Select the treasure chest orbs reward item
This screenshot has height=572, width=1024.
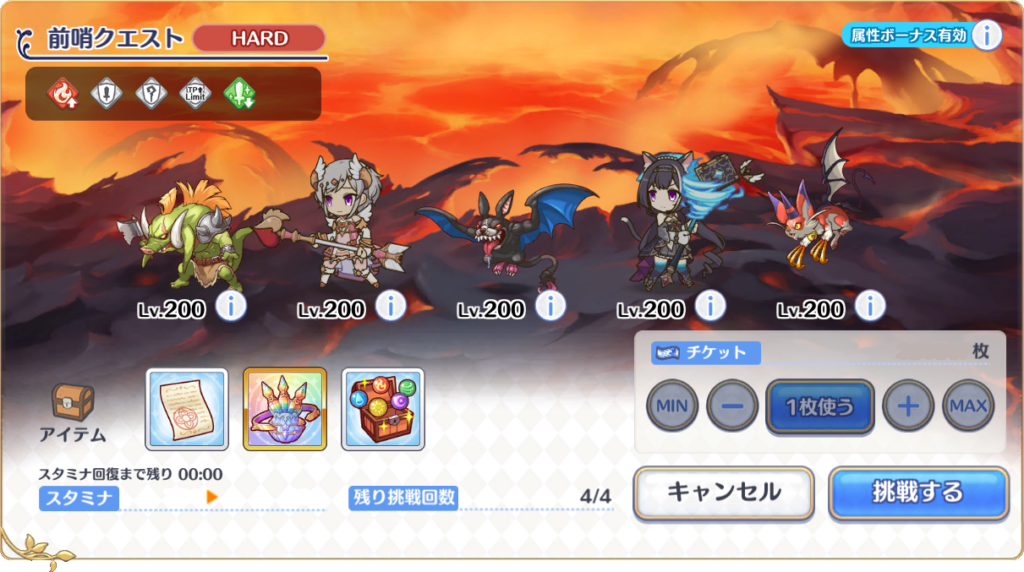(x=383, y=409)
